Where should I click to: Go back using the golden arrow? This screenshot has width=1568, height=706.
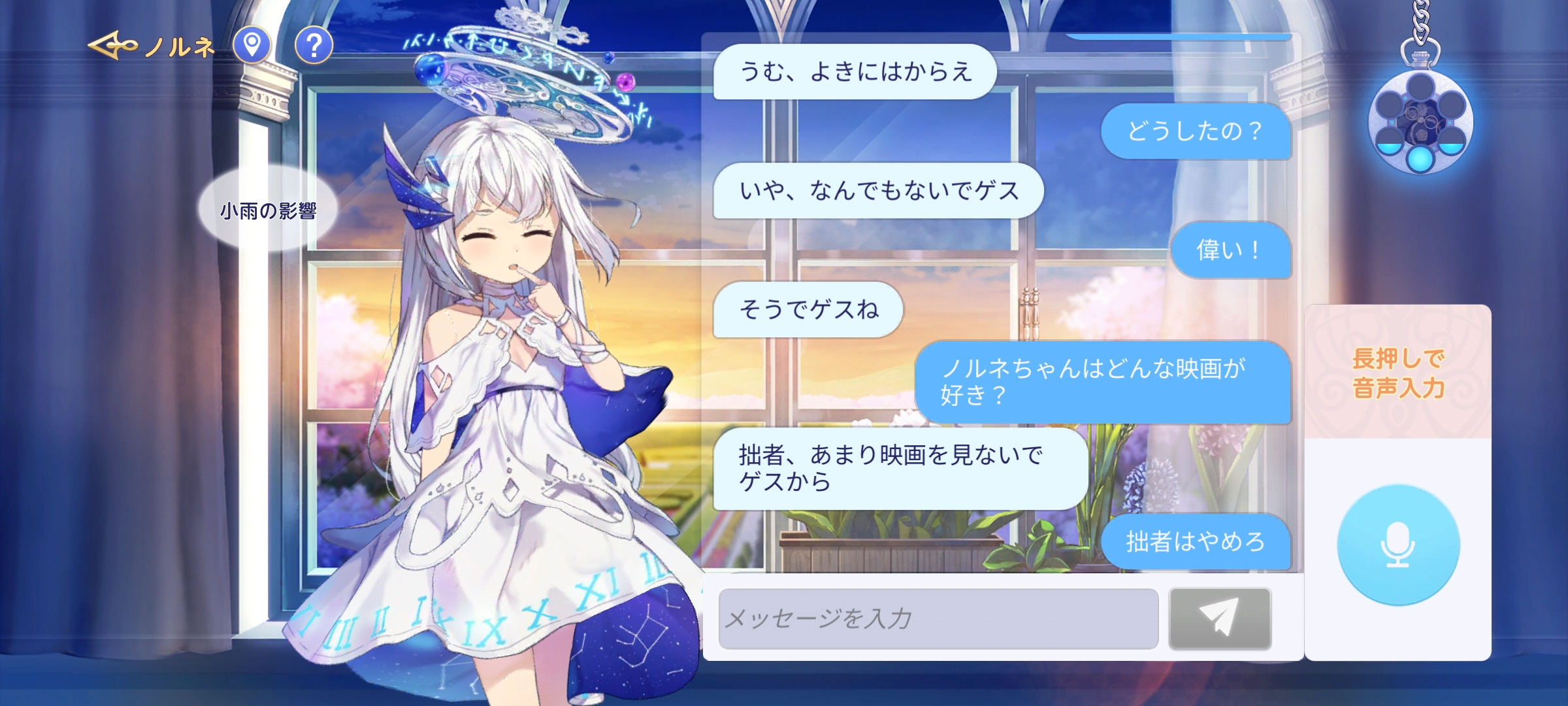(112, 46)
